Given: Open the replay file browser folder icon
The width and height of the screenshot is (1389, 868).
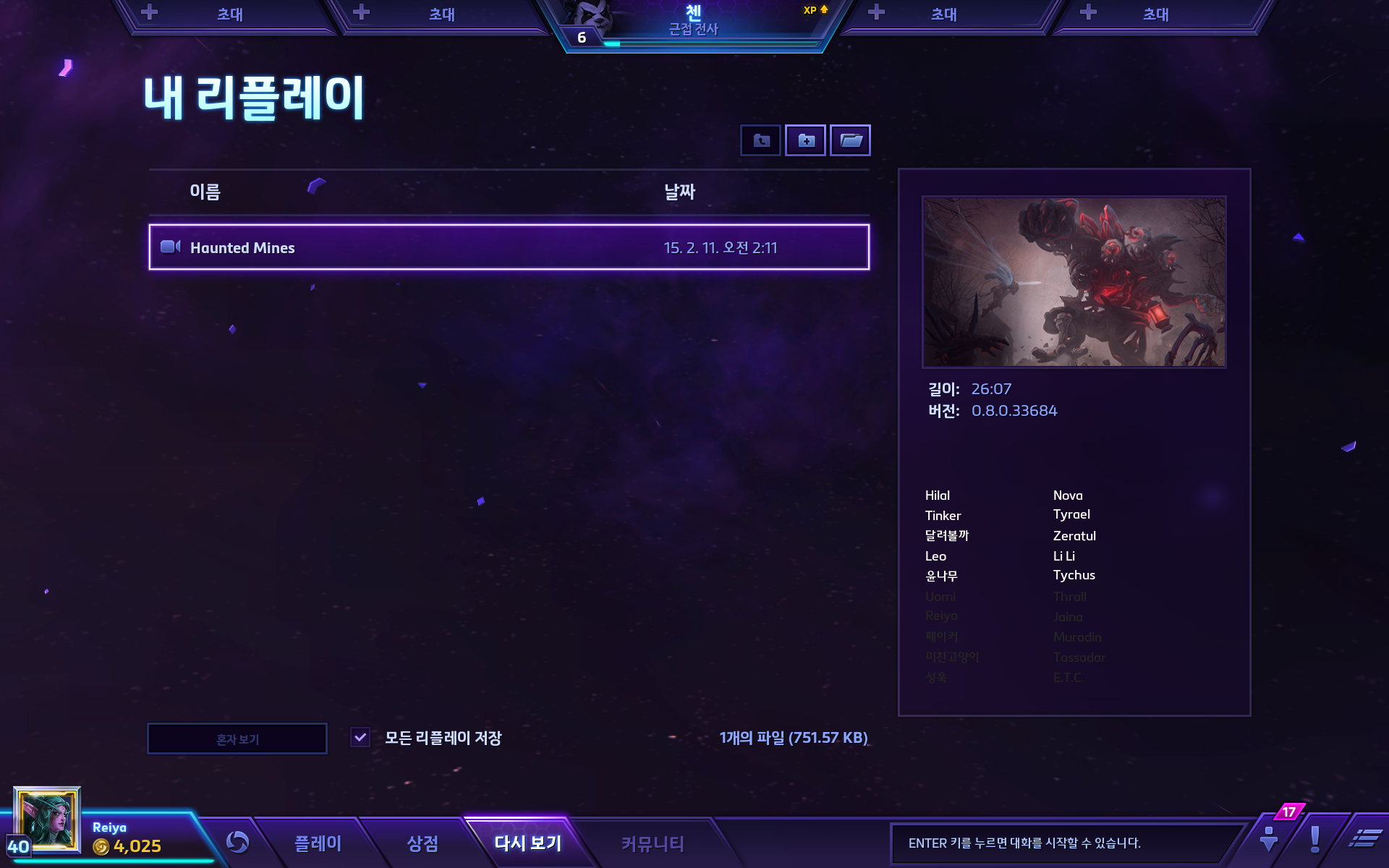Looking at the screenshot, I should (x=850, y=140).
